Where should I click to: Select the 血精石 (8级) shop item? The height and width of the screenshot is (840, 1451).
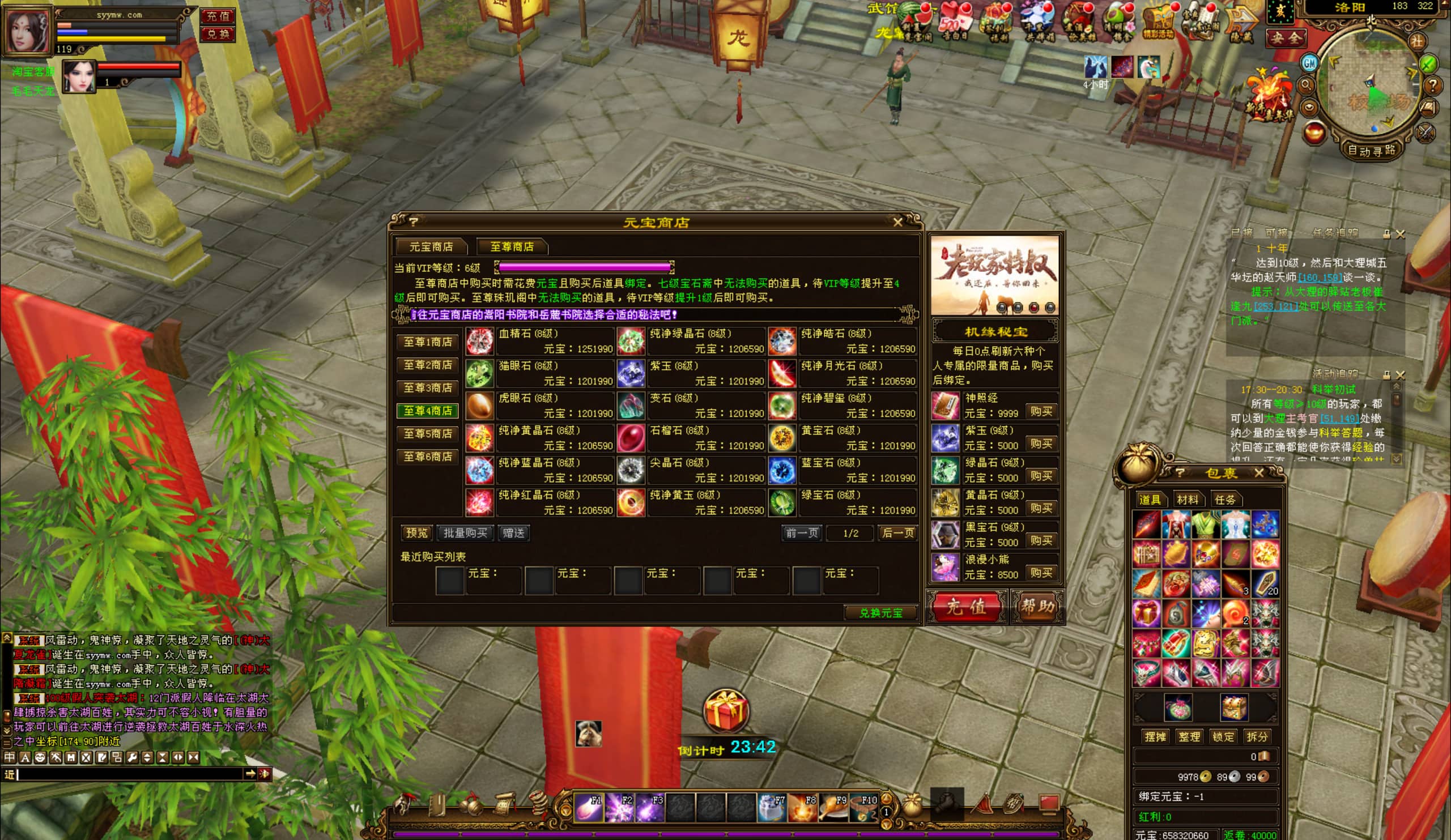539,342
